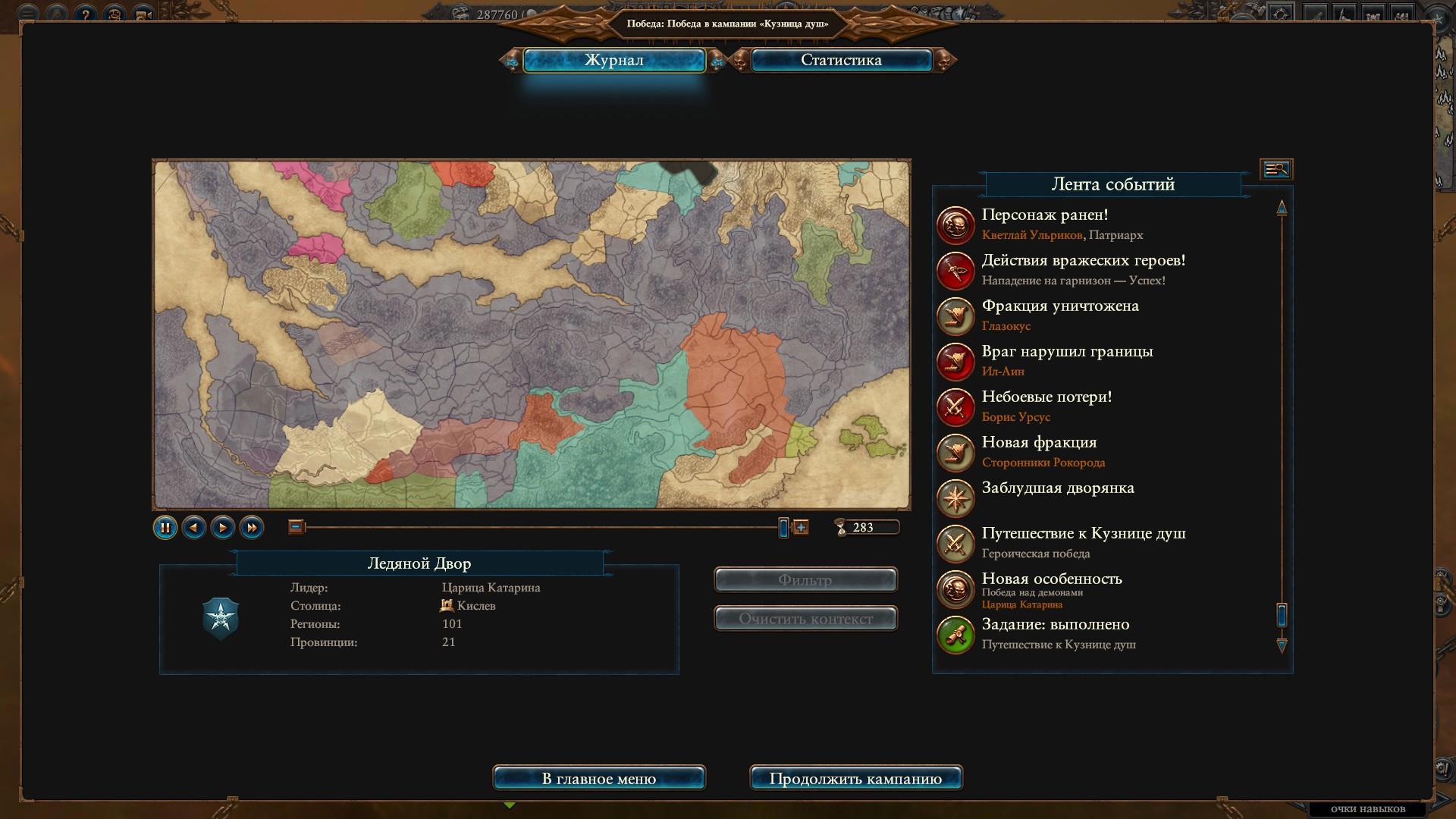Click the event feed scroll-down arrow
1456x819 pixels.
[1282, 646]
